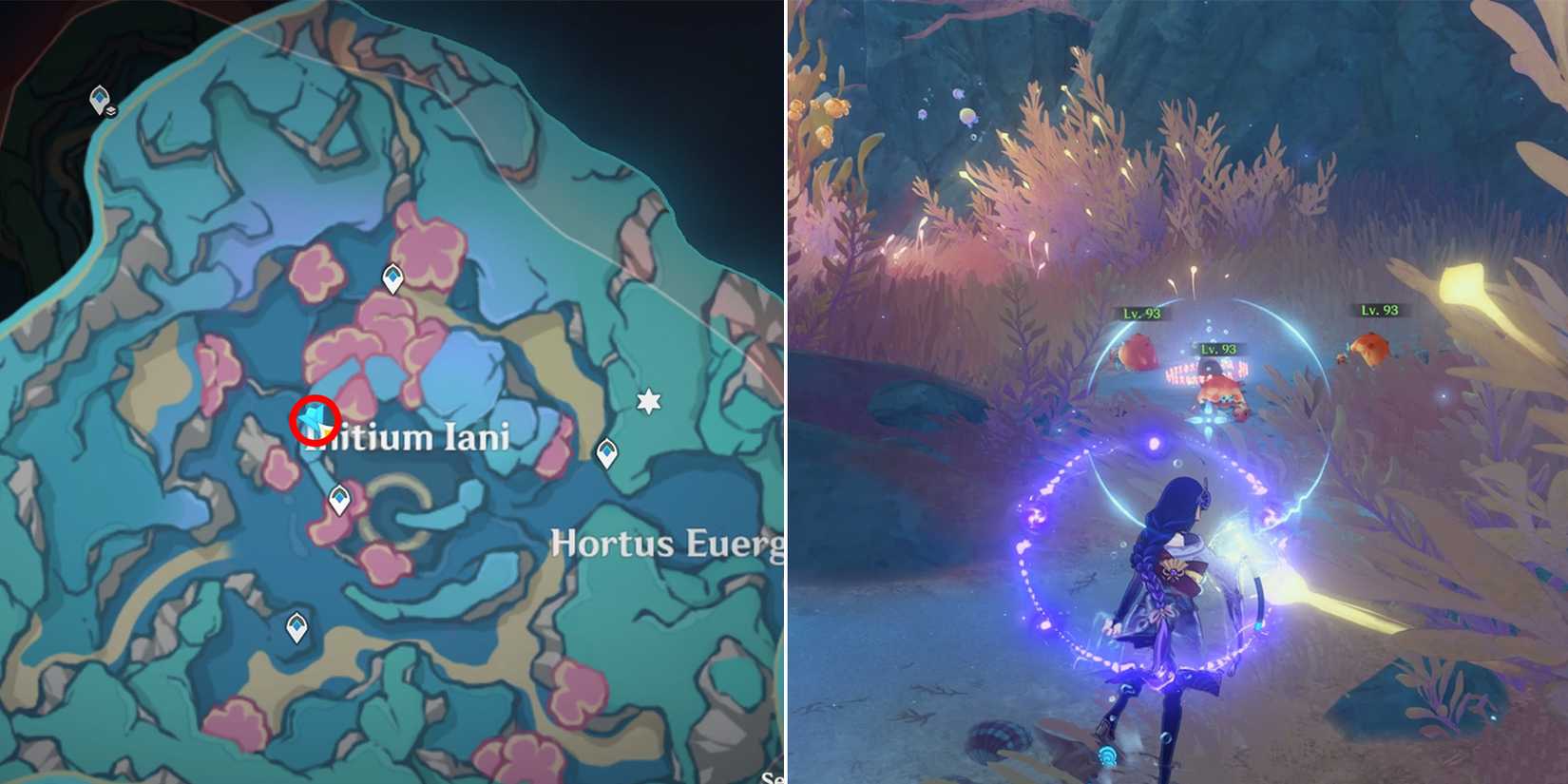Select the teleport waypoint near Initium Iani
This screenshot has height=784, width=1568.
point(391,278)
